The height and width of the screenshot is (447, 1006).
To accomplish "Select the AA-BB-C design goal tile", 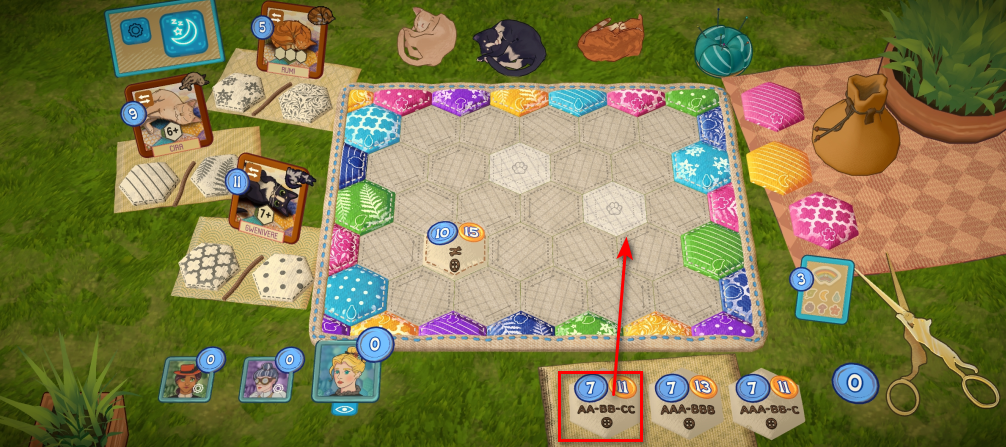I will (x=765, y=403).
